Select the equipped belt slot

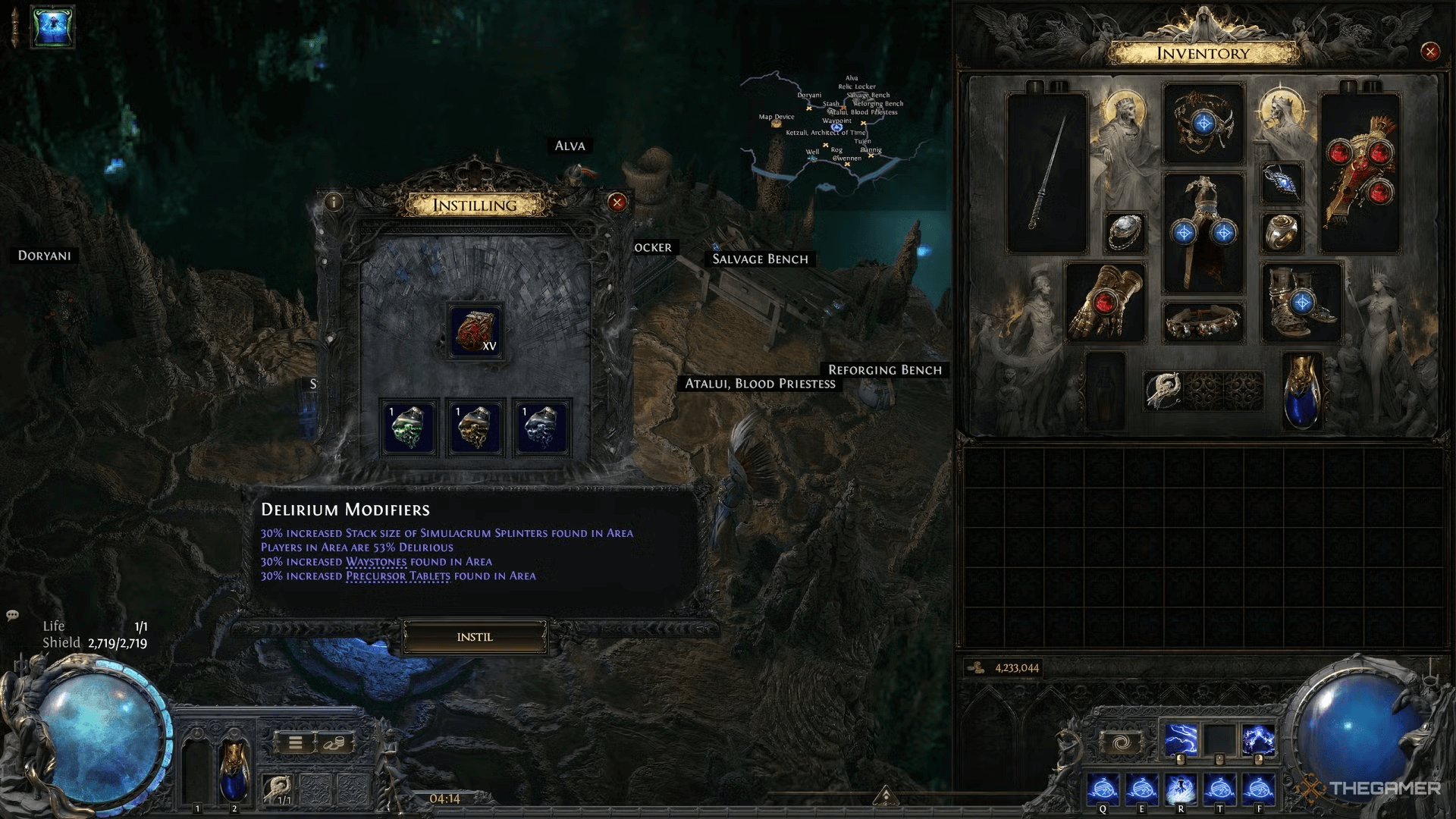pos(1203,322)
